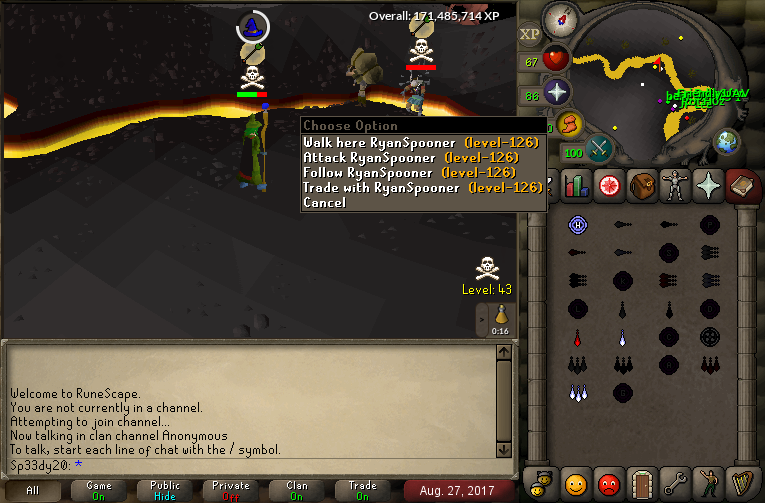765x503 pixels.
Task: Cancel the Choose Option menu
Action: click(325, 202)
